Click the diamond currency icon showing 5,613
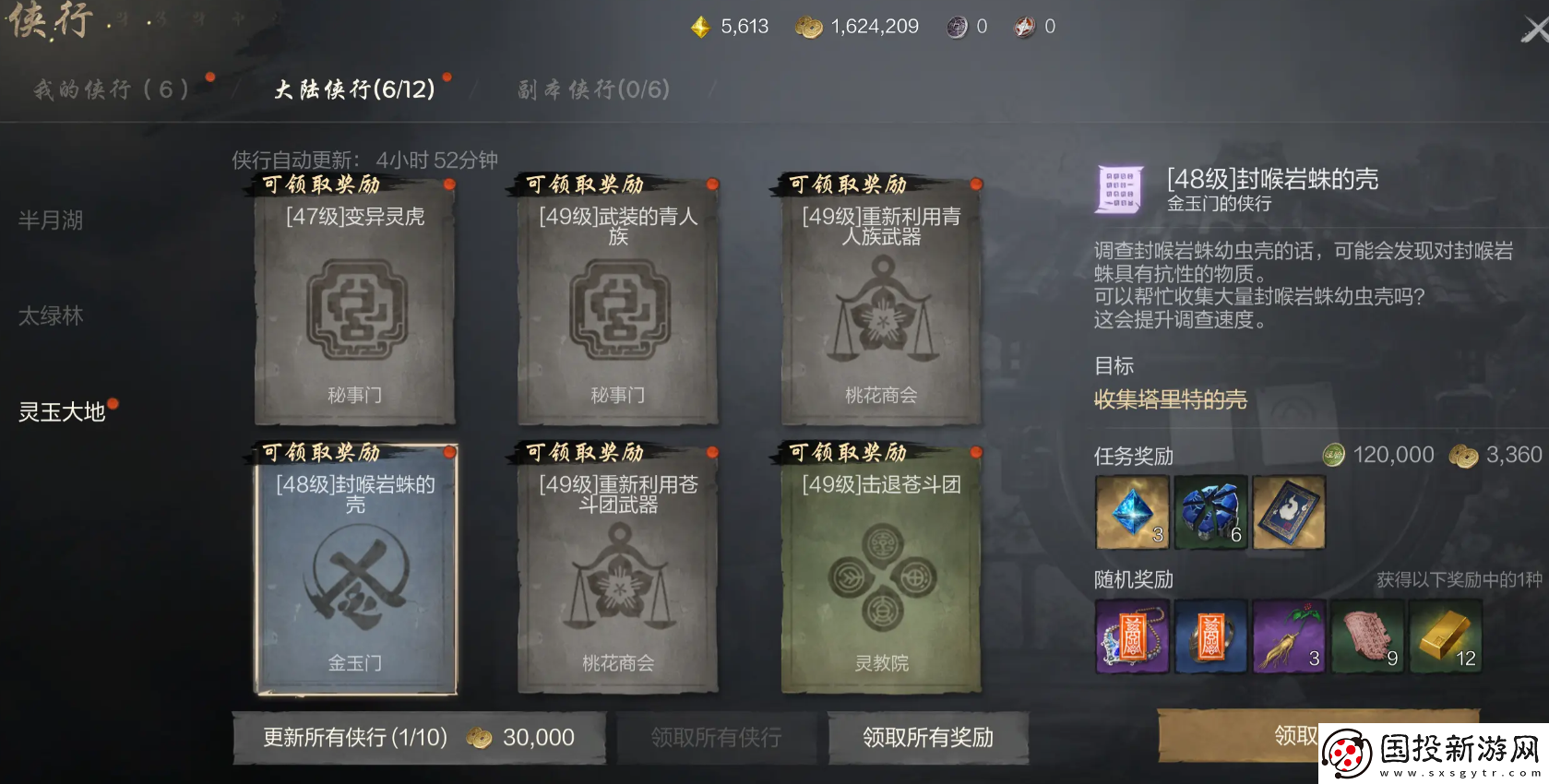This screenshot has width=1549, height=784. pos(702,26)
